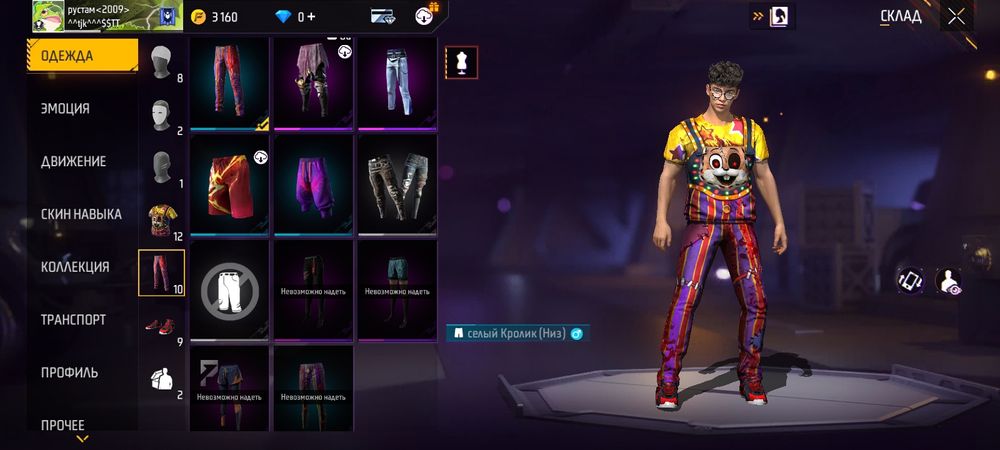Select the СКИН НАВЫКА tab
This screenshot has height=450, width=1000.
coord(81,214)
